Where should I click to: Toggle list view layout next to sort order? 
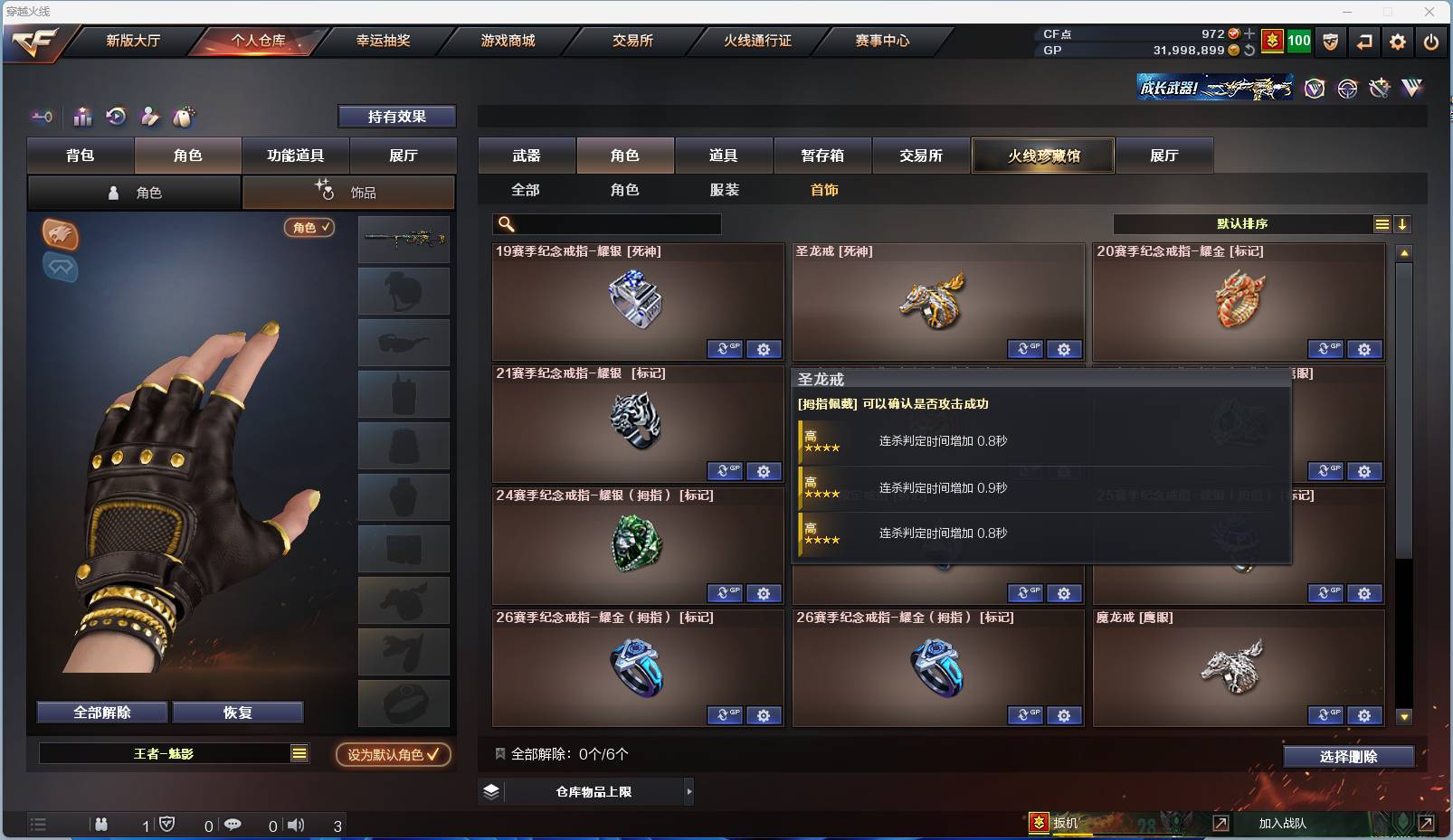[x=1382, y=223]
